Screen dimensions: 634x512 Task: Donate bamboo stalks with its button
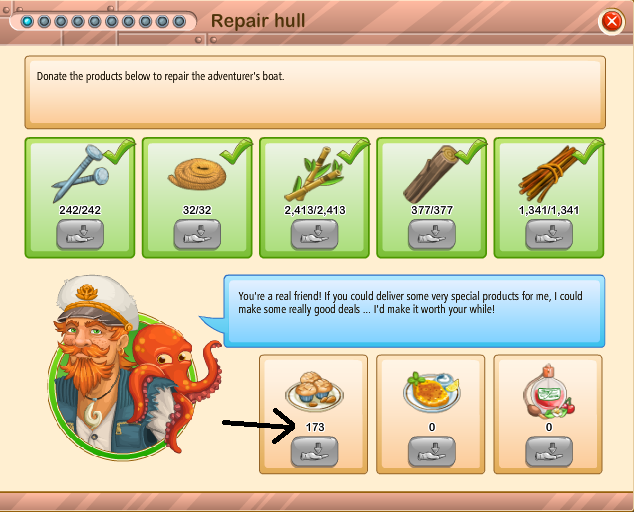[x=315, y=234]
